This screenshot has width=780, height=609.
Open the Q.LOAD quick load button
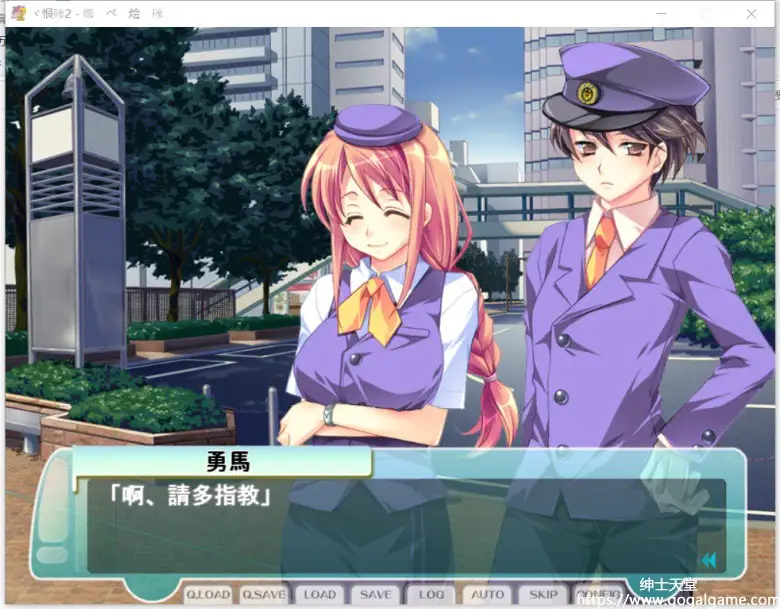[x=208, y=594]
